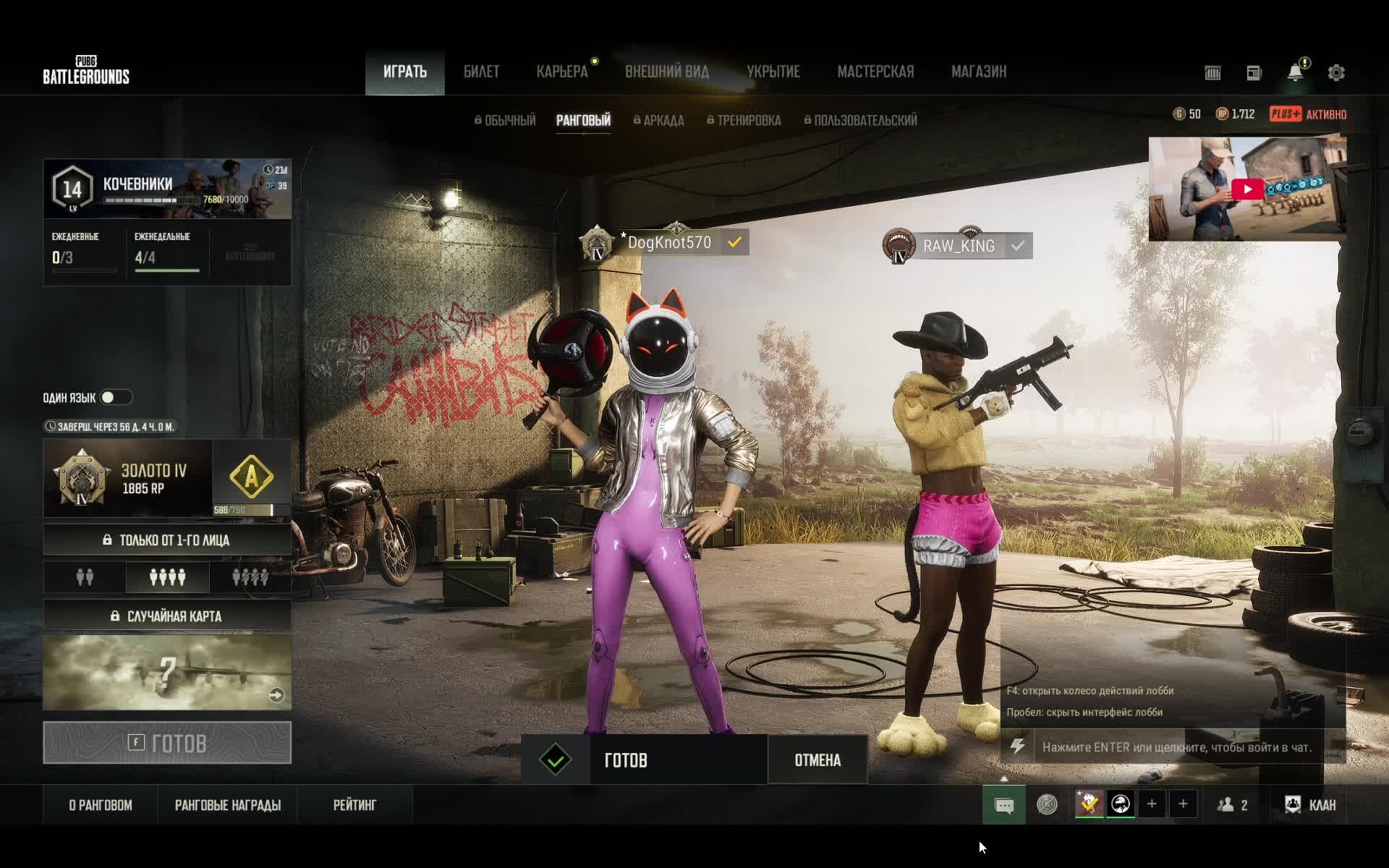View Ранговые награды rewards

(x=228, y=805)
